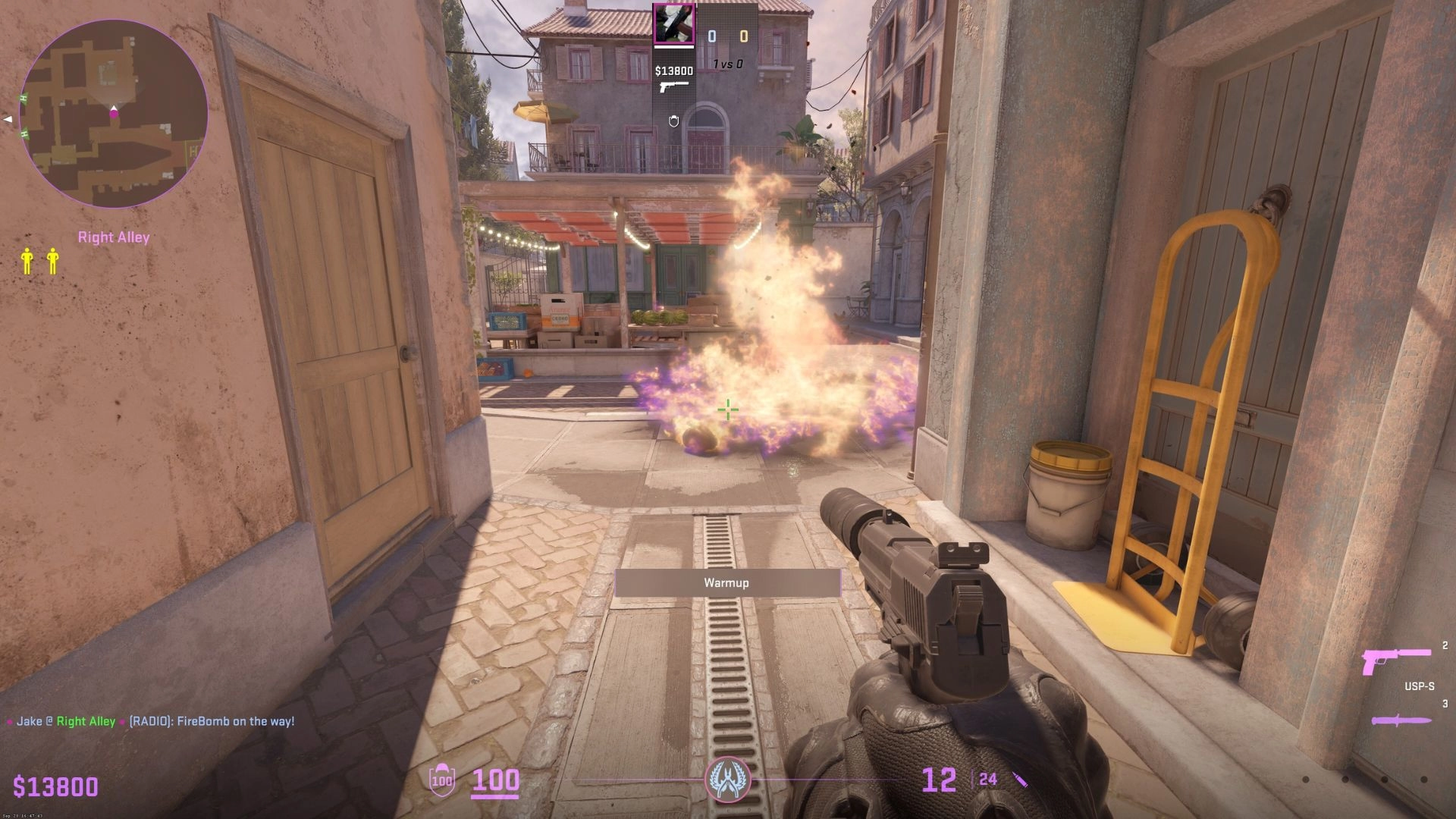The height and width of the screenshot is (819, 1456).
Task: Click the Warmup status banner
Action: 727,582
